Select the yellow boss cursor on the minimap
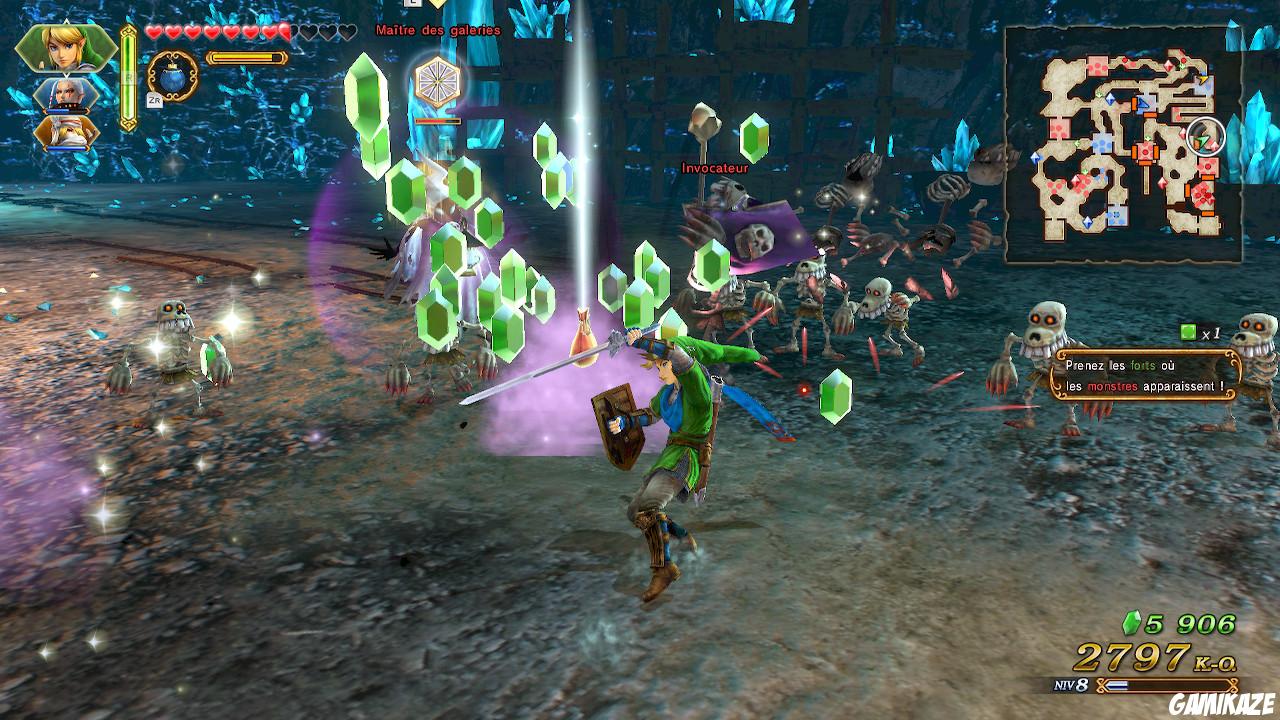The width and height of the screenshot is (1280, 720). [x=1203, y=79]
